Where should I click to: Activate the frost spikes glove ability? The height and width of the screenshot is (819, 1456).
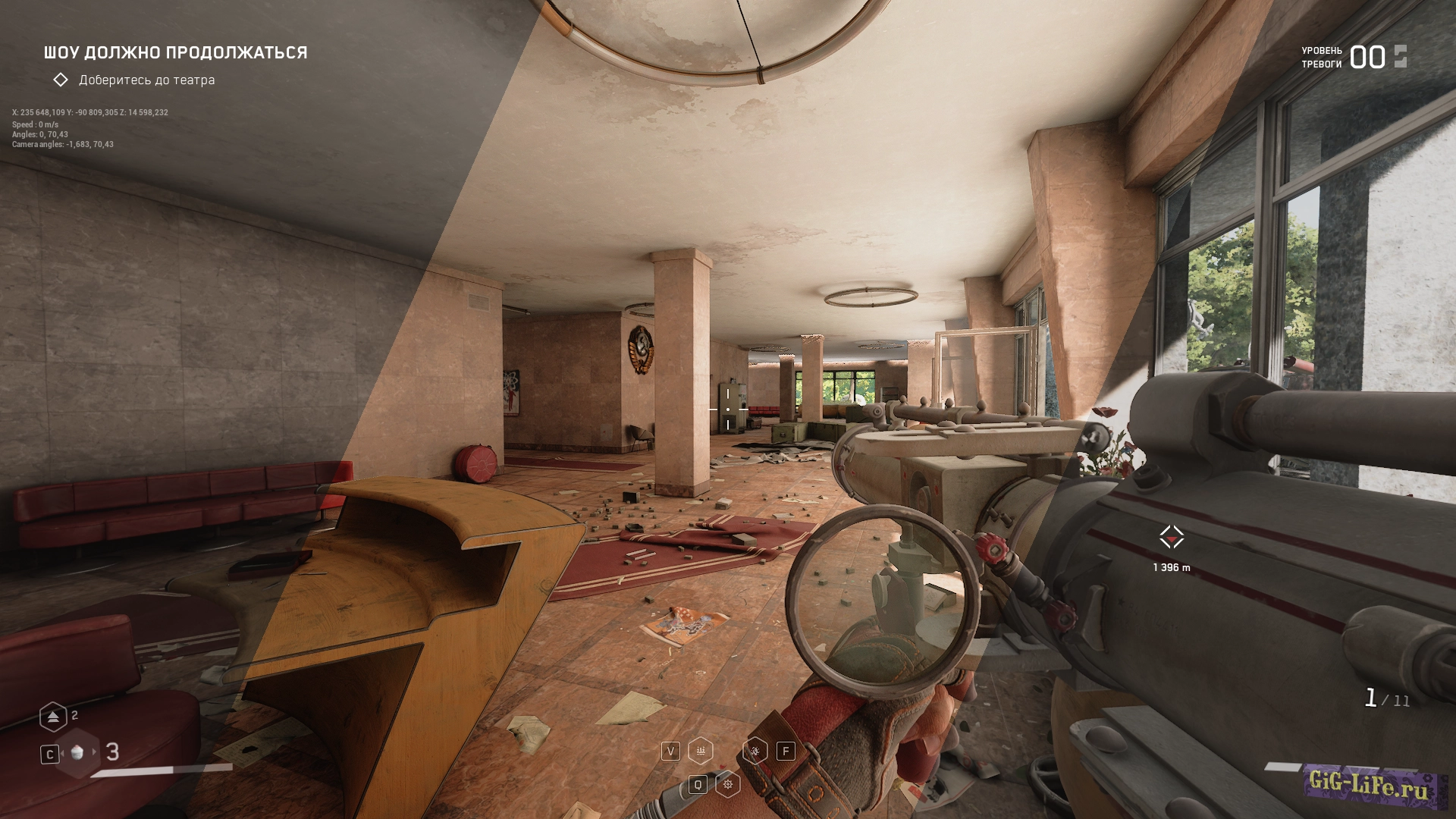click(701, 751)
